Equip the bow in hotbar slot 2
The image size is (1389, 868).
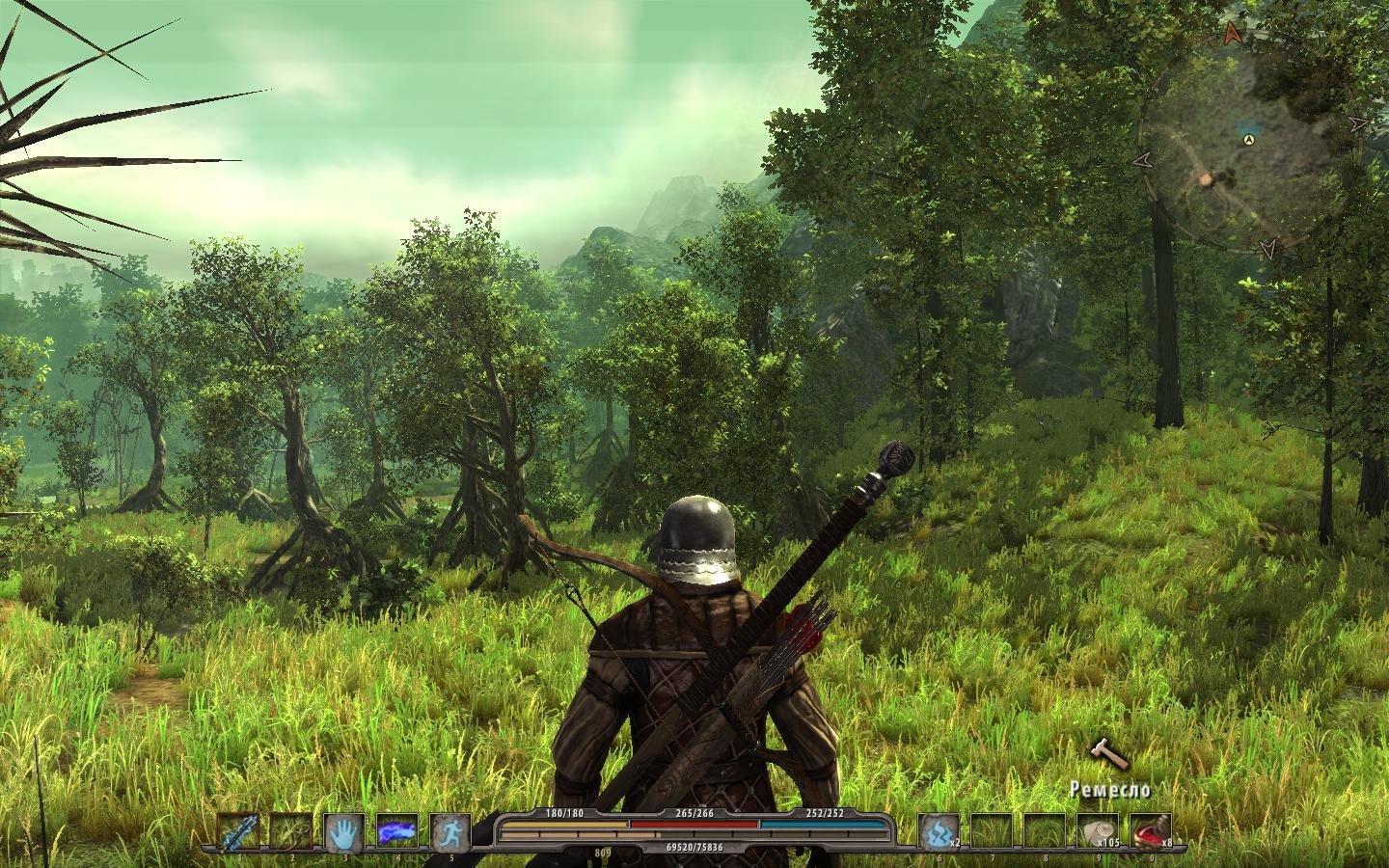(x=290, y=831)
